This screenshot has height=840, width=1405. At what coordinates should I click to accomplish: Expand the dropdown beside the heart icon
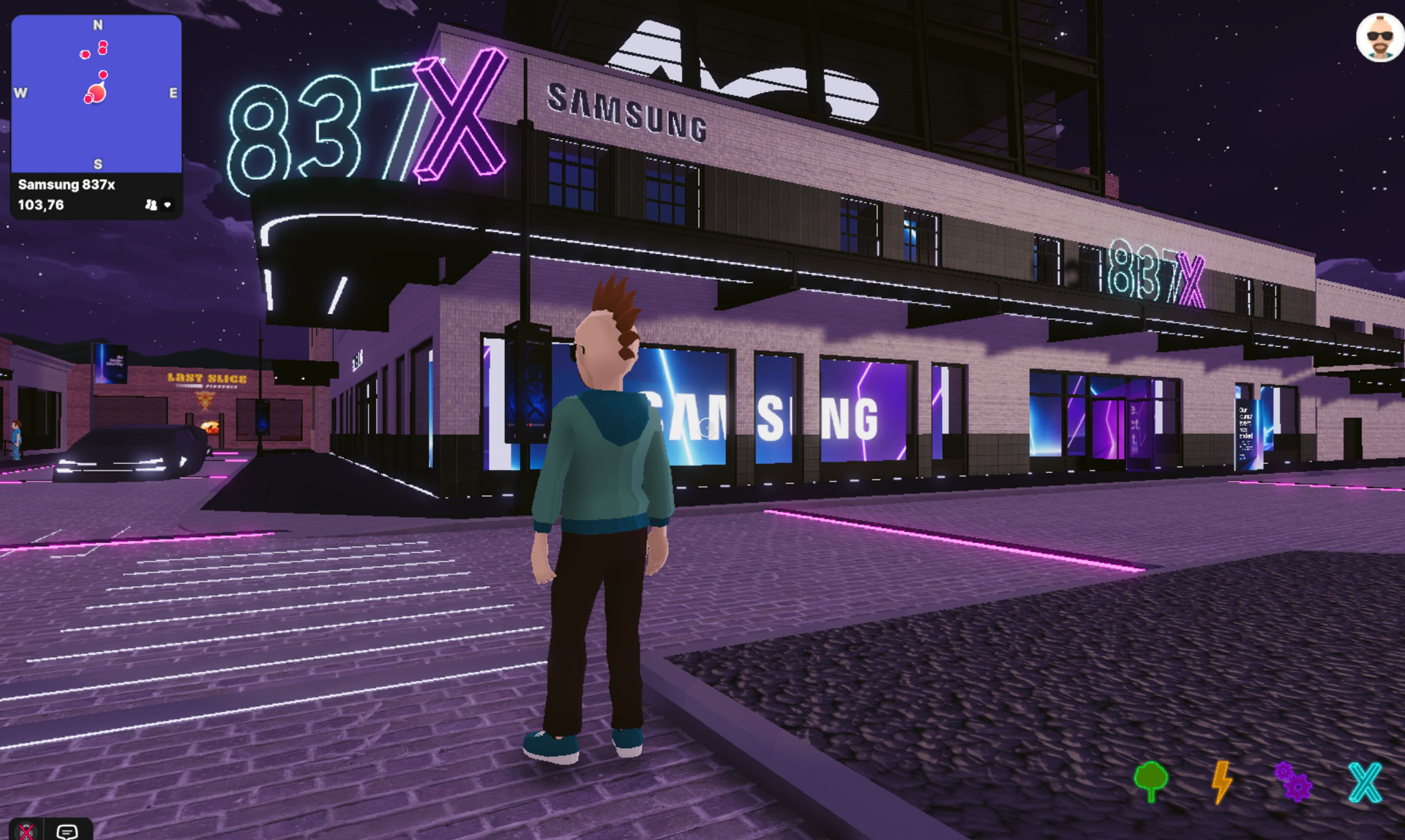click(x=169, y=206)
